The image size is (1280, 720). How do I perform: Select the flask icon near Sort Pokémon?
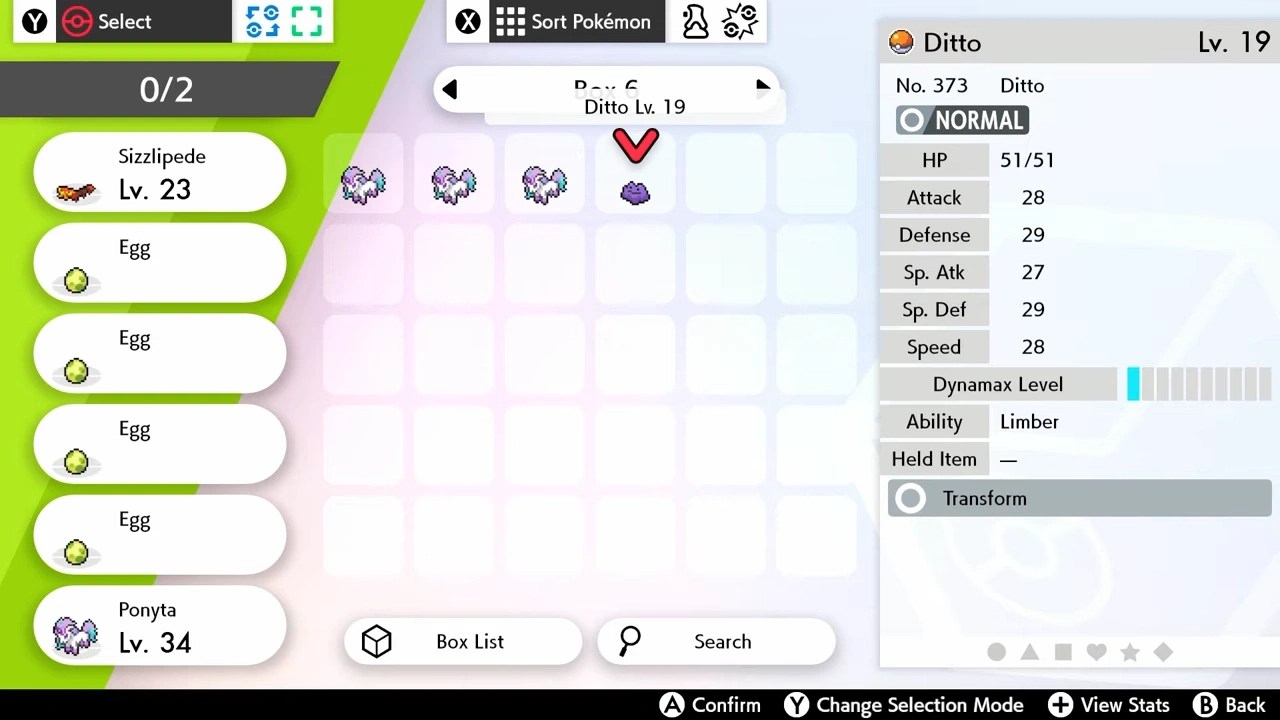point(695,21)
